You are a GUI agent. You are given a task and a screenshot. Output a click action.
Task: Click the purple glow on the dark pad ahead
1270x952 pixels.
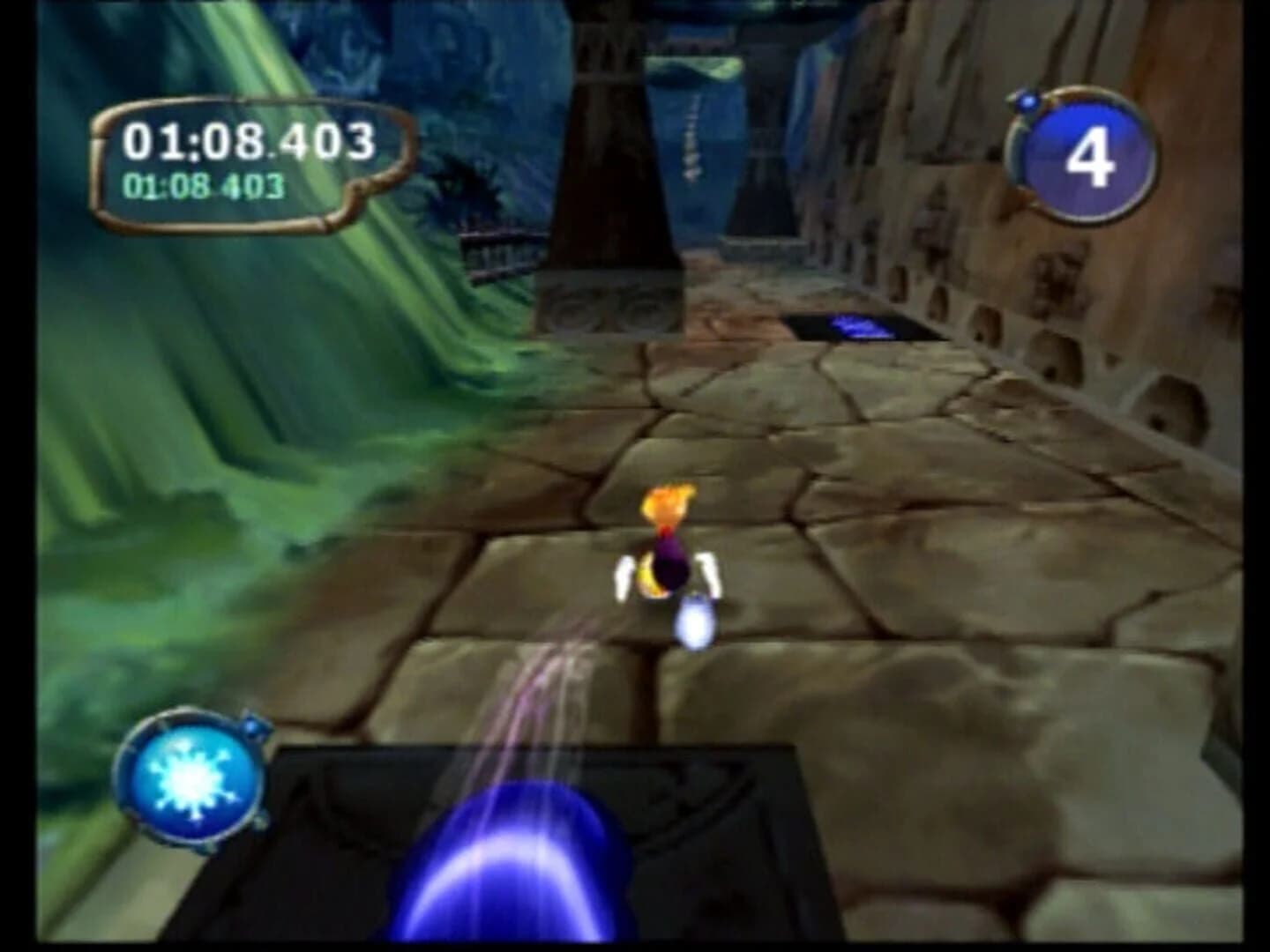pyautogui.click(x=860, y=326)
